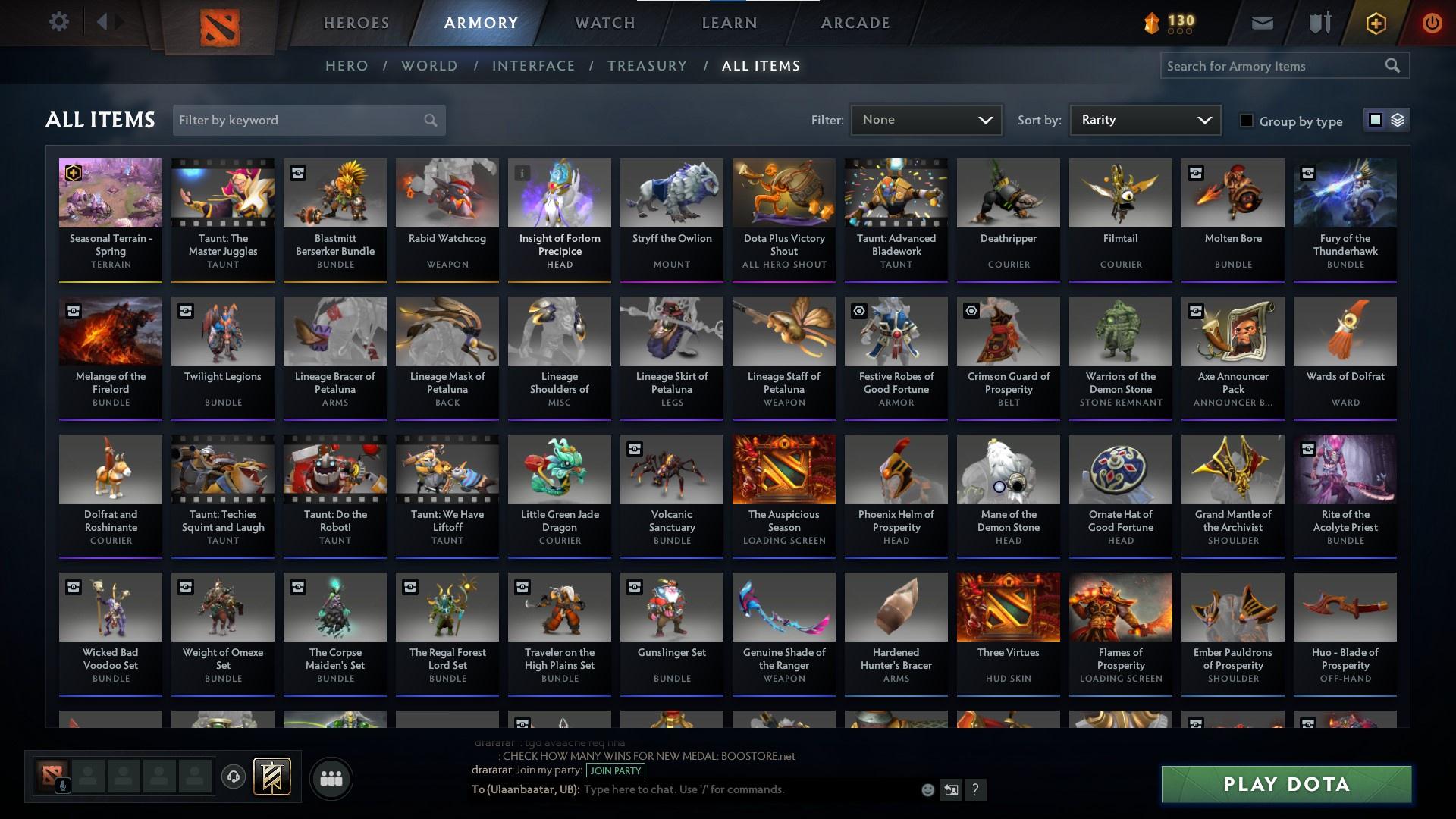The image size is (1456, 819).
Task: Open the armory loadout shield-and-sword icon
Action: point(1319,23)
